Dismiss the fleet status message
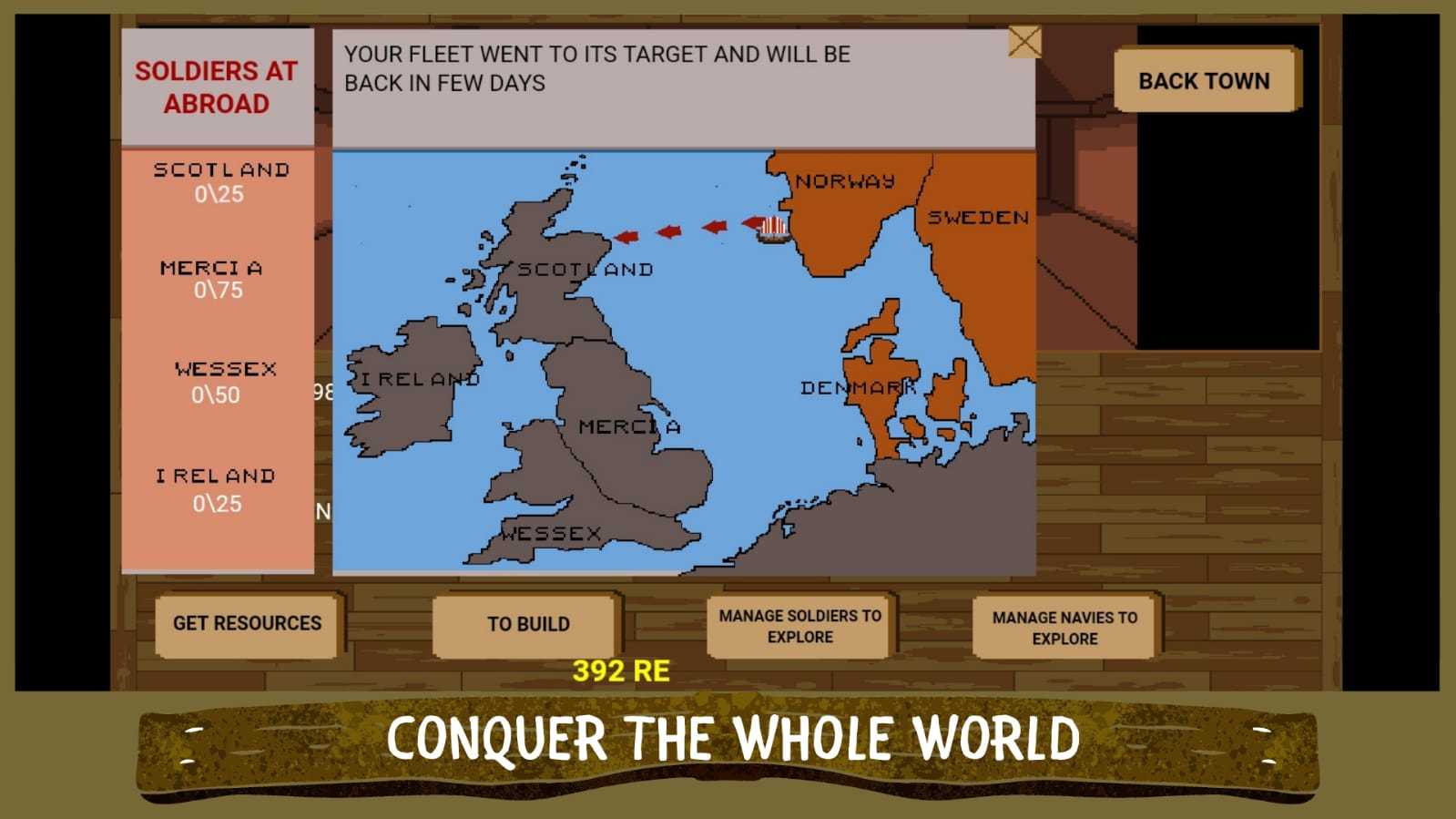The height and width of the screenshot is (819, 1456). click(x=1025, y=41)
